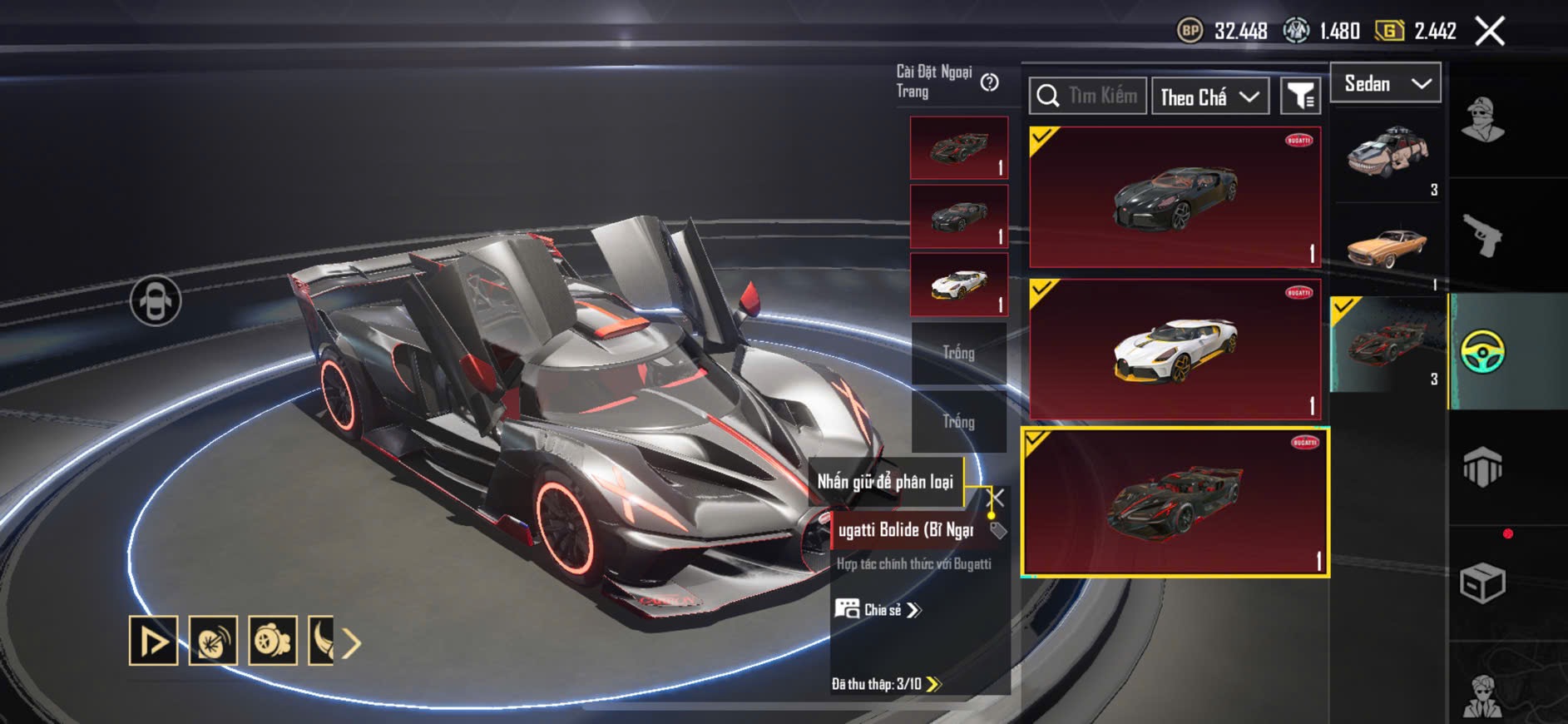Open the Theo Chế sorting dropdown

pyautogui.click(x=1209, y=97)
